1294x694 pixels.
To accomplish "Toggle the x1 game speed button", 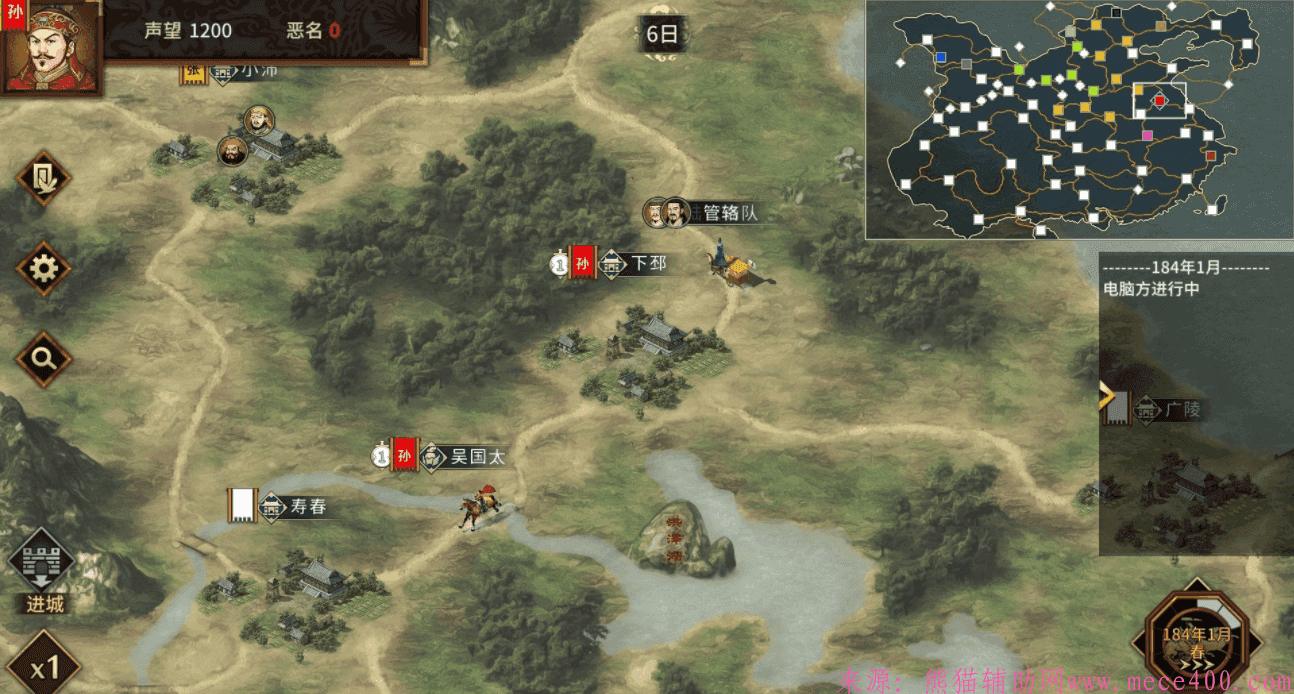I will (x=42, y=665).
